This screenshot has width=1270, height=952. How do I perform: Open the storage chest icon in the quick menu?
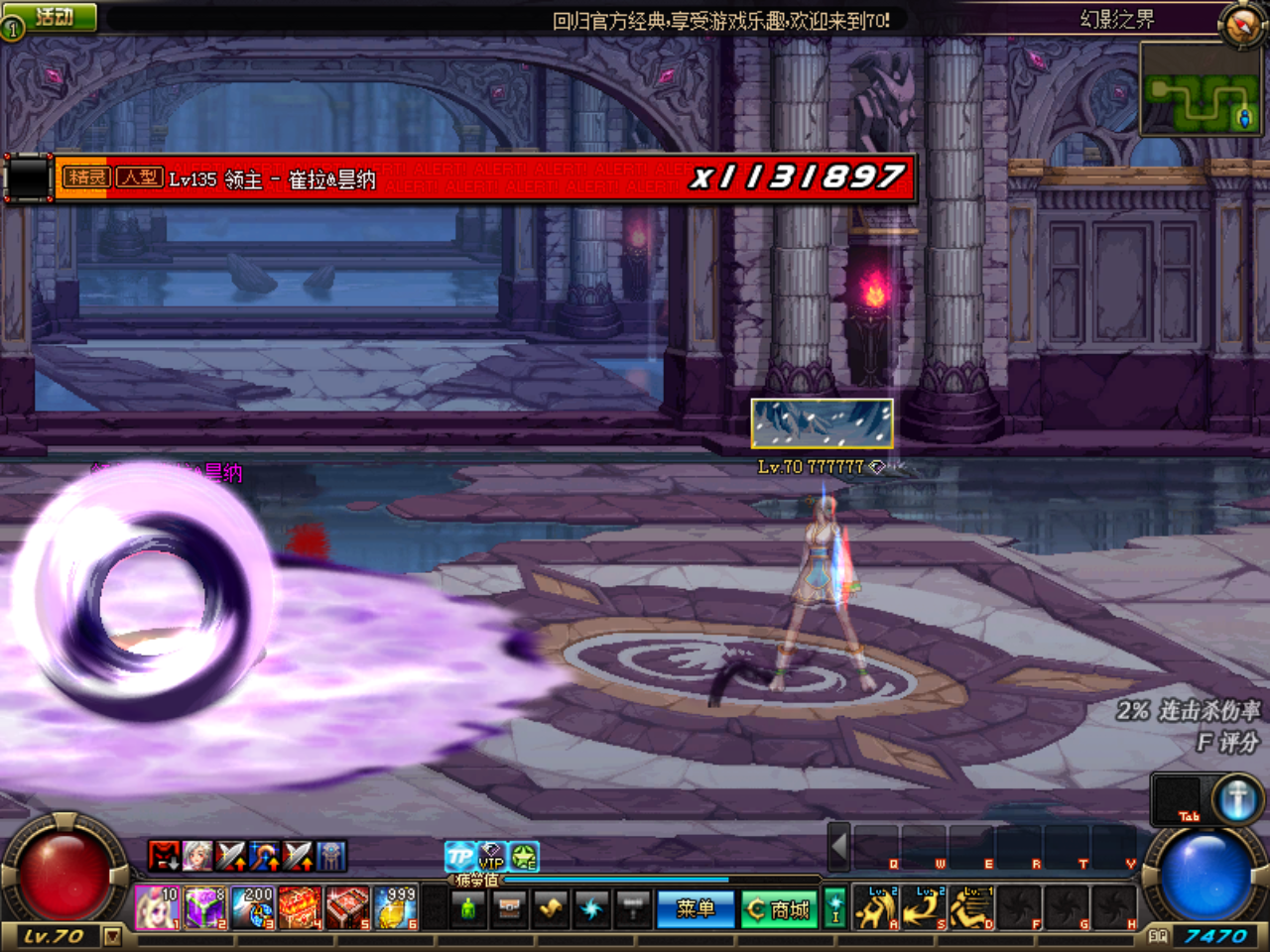(509, 907)
